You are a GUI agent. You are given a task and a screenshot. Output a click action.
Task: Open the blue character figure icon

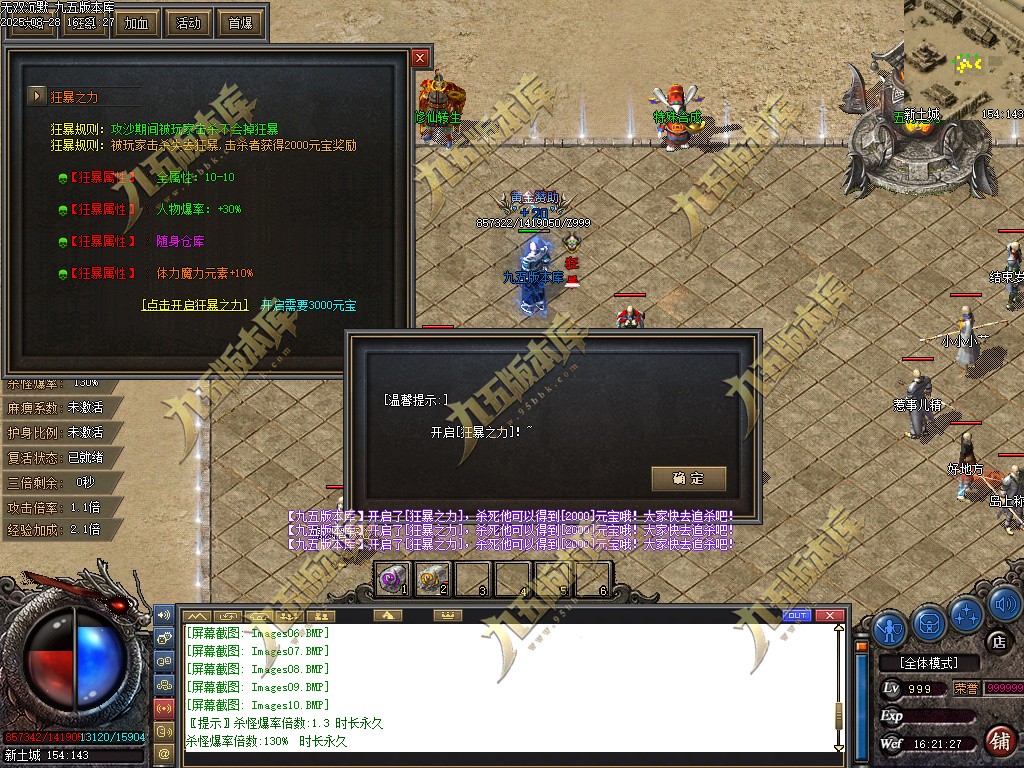coord(889,627)
